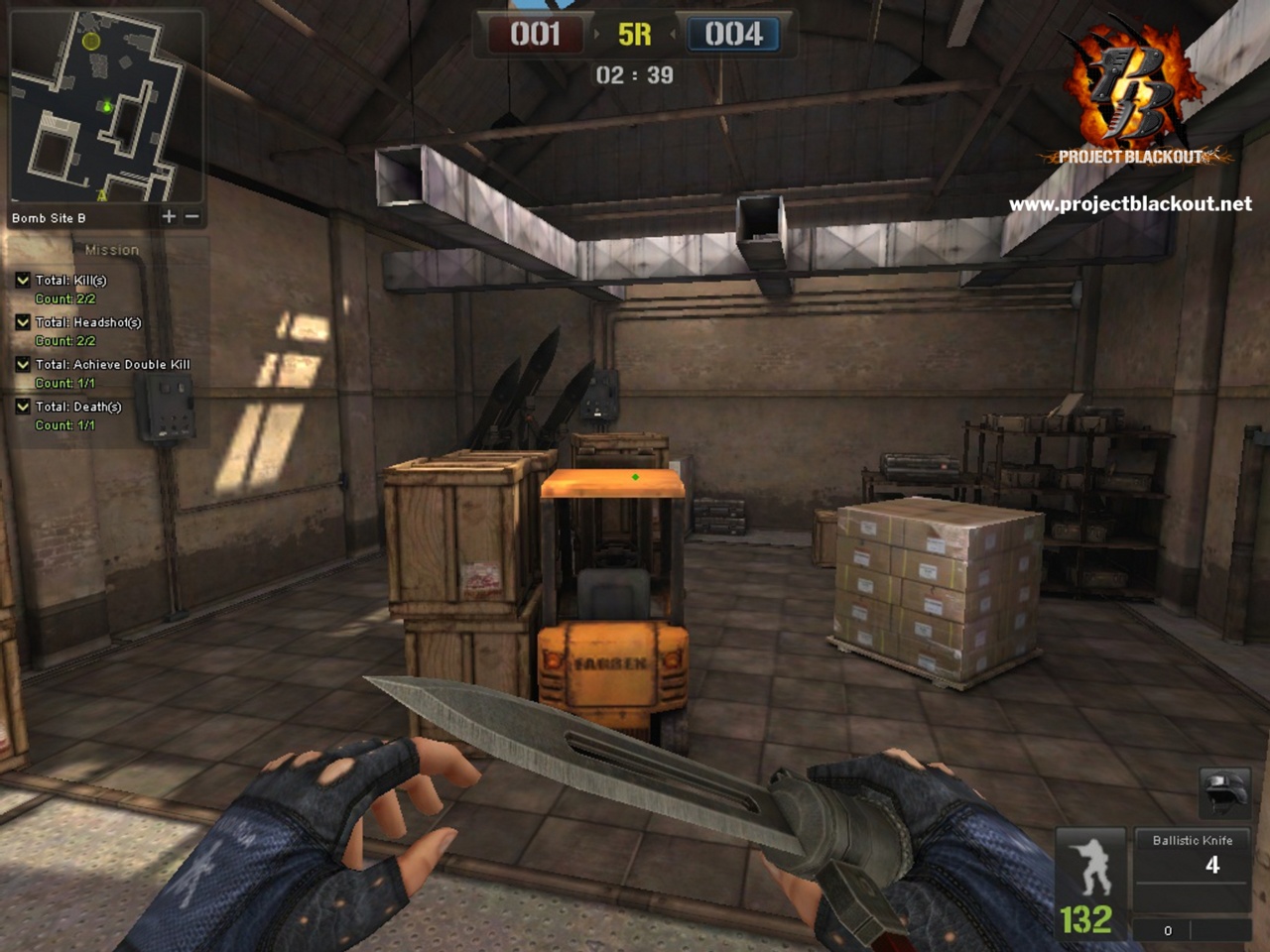Screen dimensions: 1270x952
Task: Toggle the Total: Achieve Double Kill checkbox
Action: pos(21,364)
